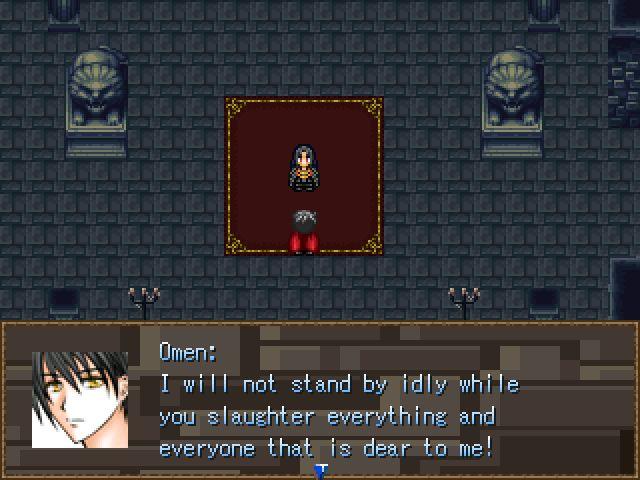Screen dimensions: 640x480
Task: Click the blue continue arrow in dialogue box
Action: (320, 470)
